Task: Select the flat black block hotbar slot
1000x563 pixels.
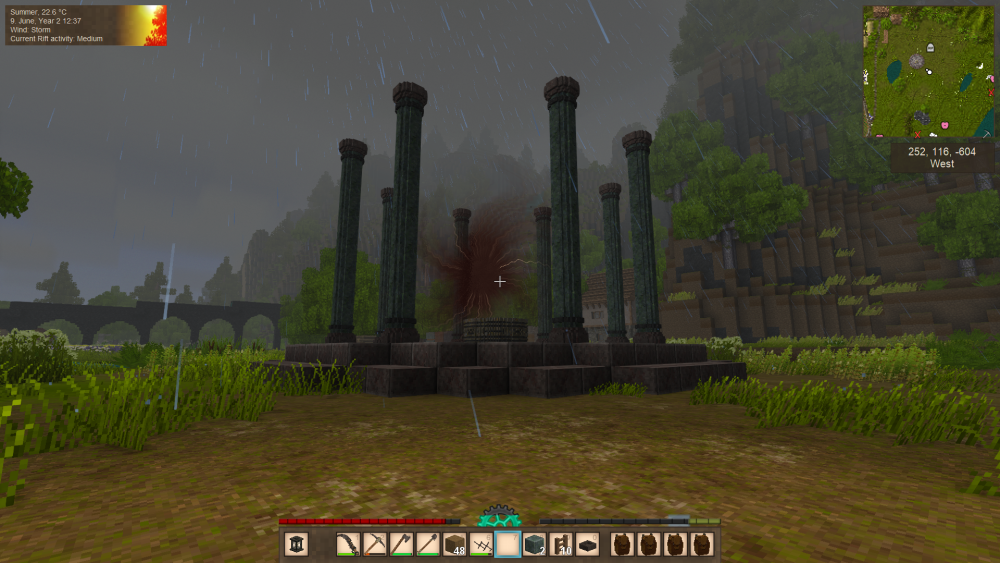Action: pos(589,544)
